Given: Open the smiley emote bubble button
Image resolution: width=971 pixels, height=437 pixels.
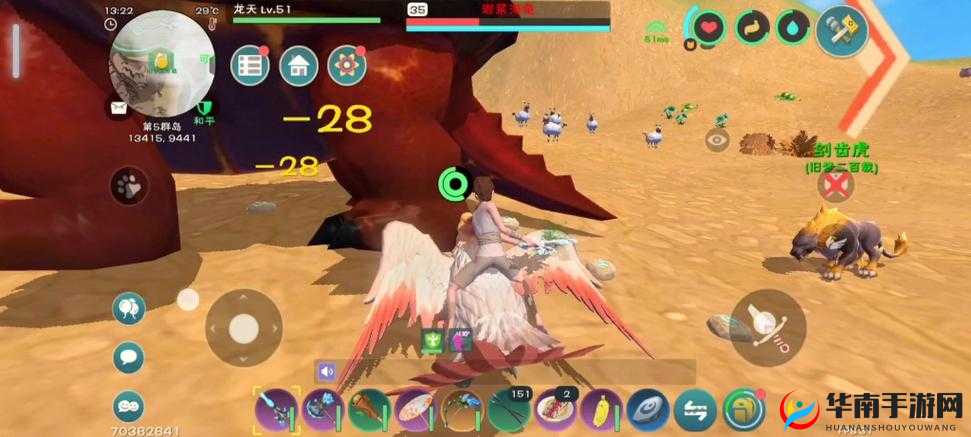Looking at the screenshot, I should (129, 405).
